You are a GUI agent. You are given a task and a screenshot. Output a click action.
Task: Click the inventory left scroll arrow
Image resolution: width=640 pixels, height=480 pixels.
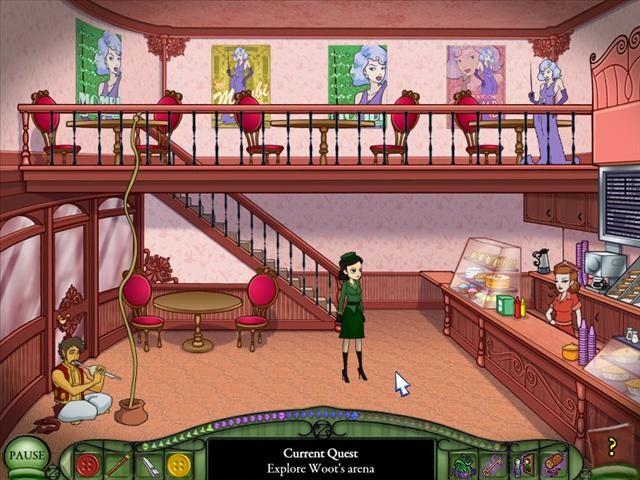(66, 466)
